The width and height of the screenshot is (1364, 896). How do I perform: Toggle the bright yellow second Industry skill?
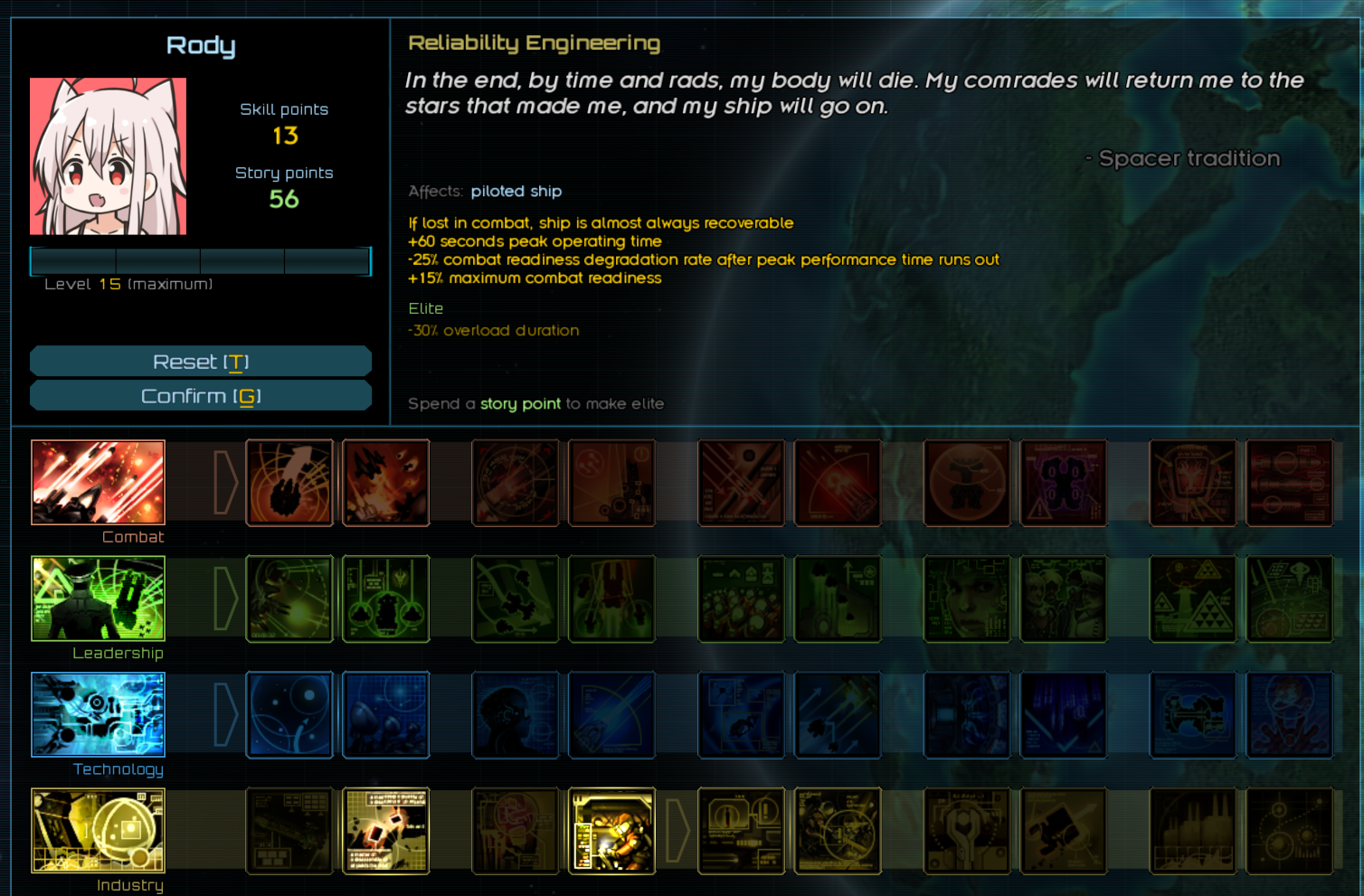tap(386, 831)
